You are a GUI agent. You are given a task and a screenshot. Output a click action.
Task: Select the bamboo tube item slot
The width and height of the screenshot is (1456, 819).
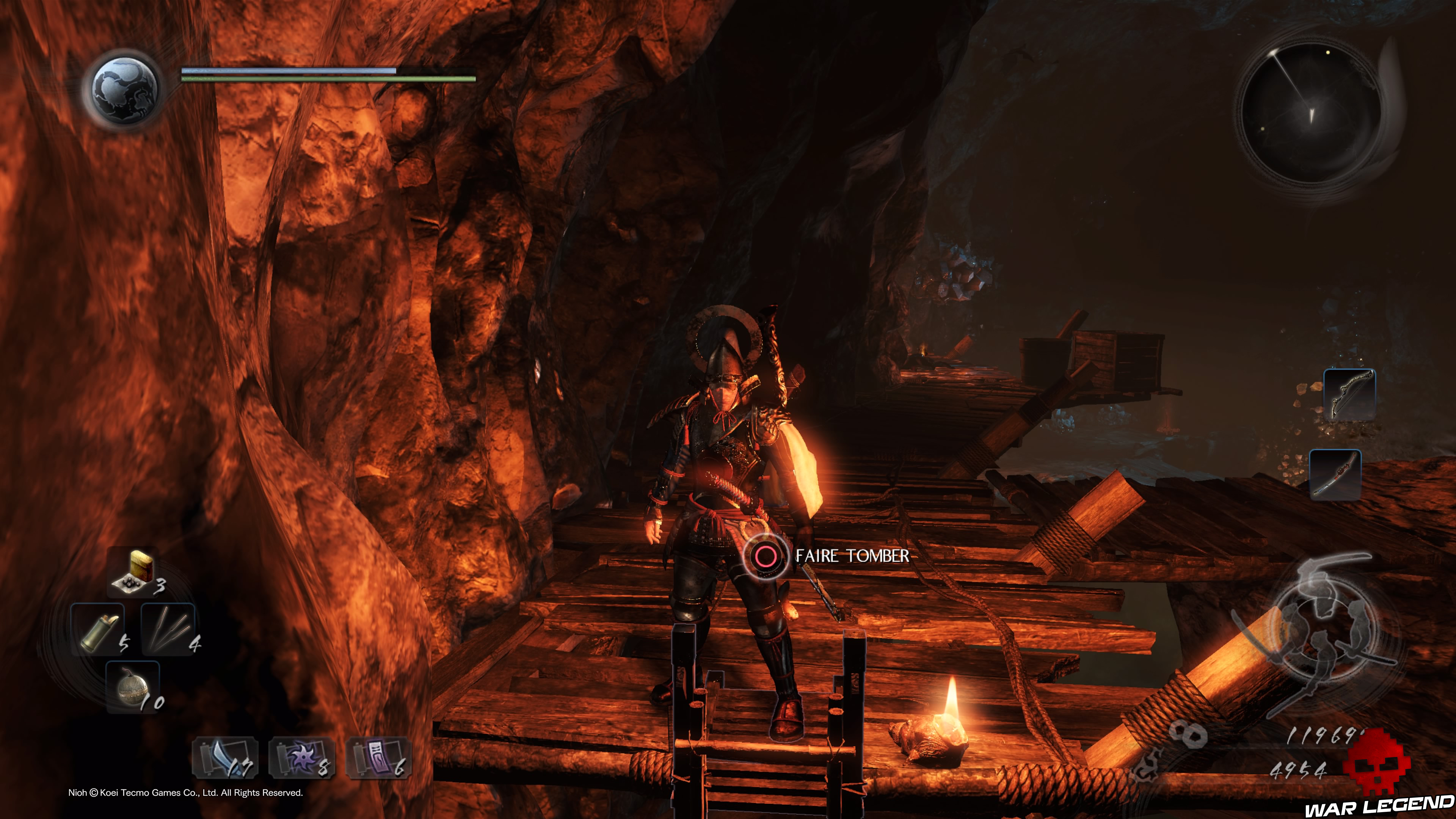pos(97,629)
